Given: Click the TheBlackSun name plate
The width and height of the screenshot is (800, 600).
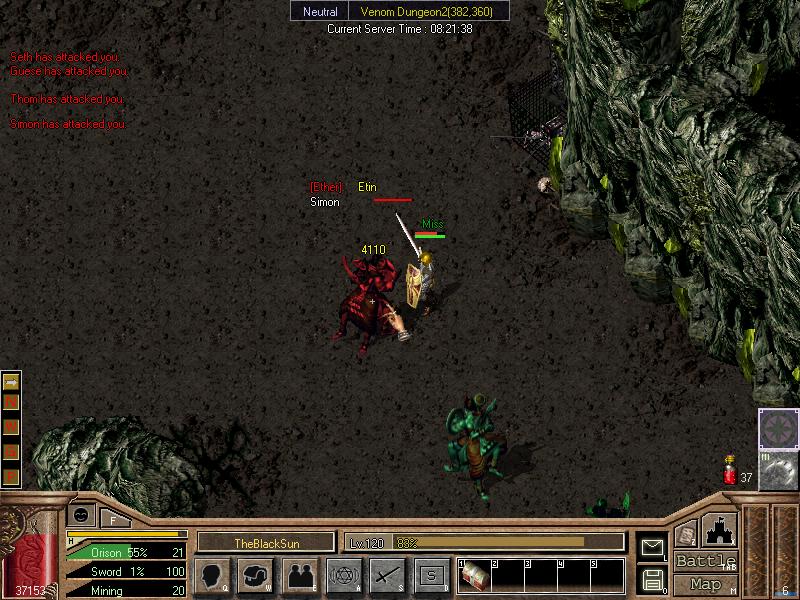Looking at the screenshot, I should tap(265, 542).
